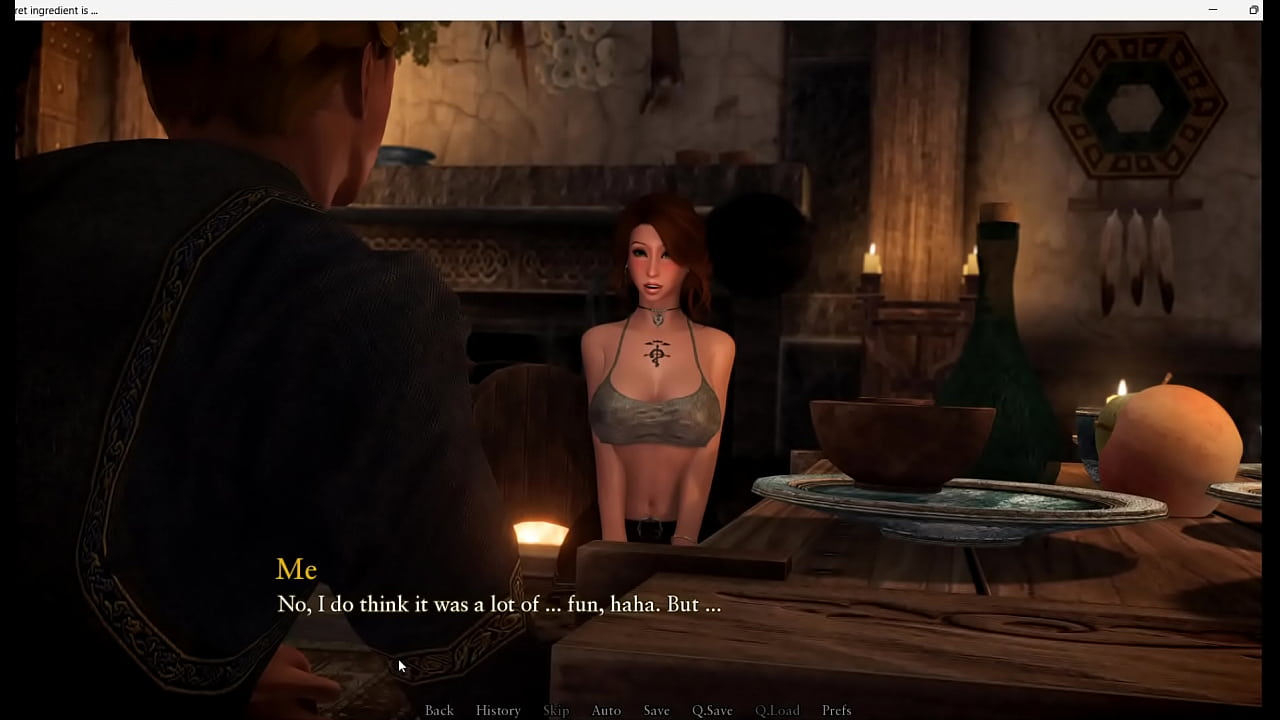Click the dialogue text to advance
1280x720 pixels.
pos(498,604)
